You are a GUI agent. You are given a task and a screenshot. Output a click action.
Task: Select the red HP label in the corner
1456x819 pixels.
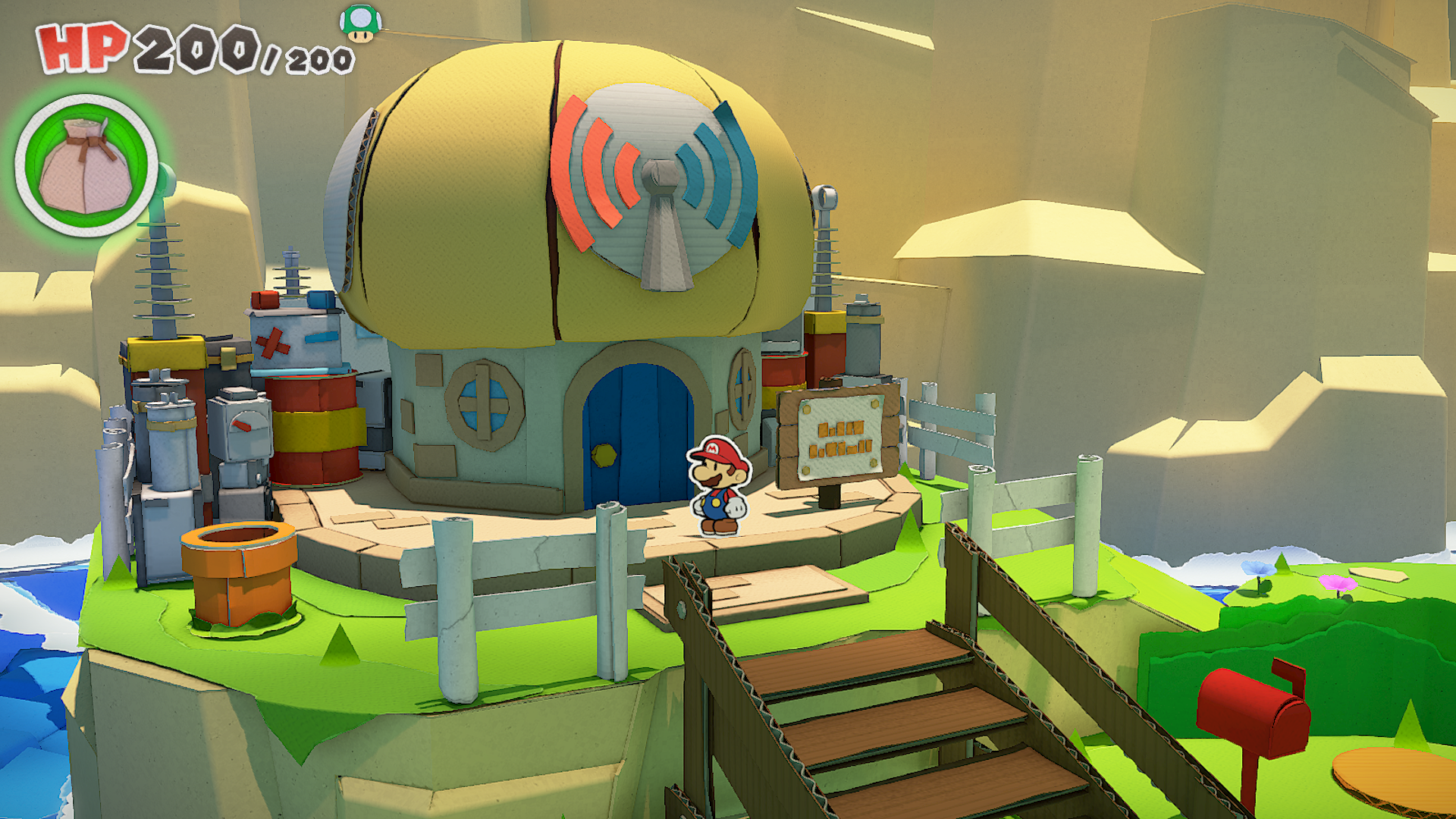pos(78,47)
